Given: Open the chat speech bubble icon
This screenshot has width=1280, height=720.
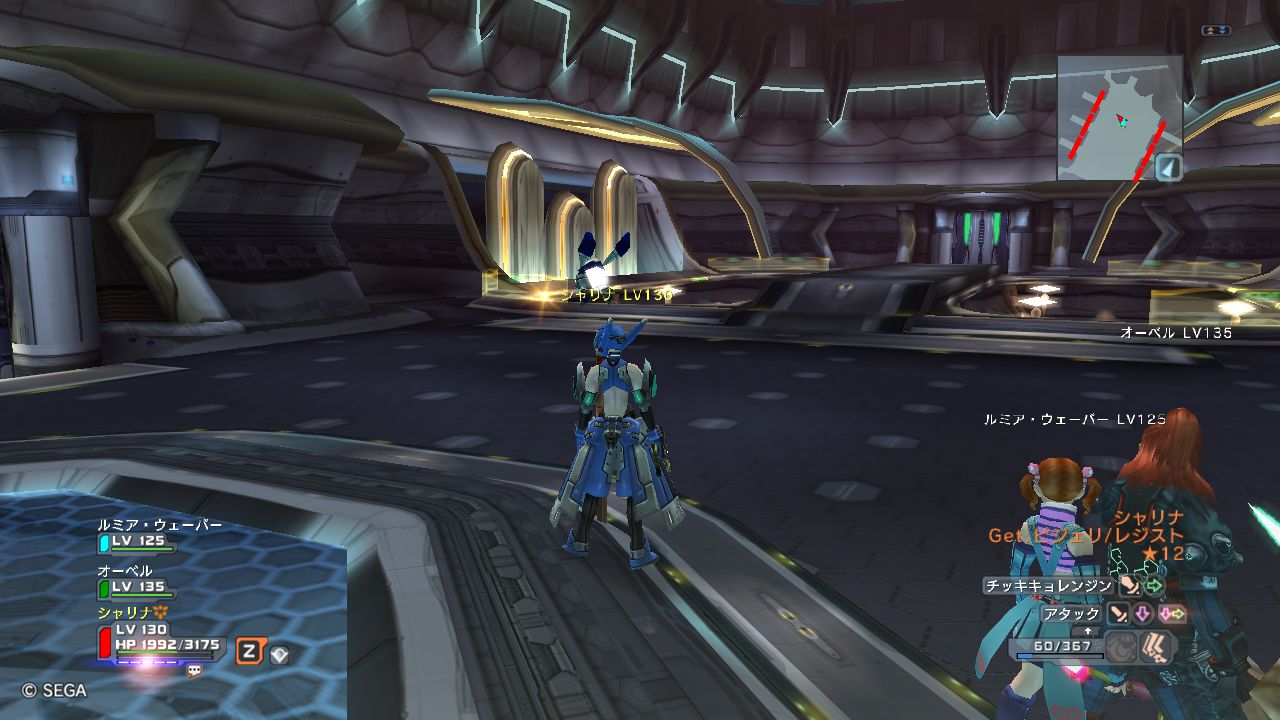Looking at the screenshot, I should point(194,671).
